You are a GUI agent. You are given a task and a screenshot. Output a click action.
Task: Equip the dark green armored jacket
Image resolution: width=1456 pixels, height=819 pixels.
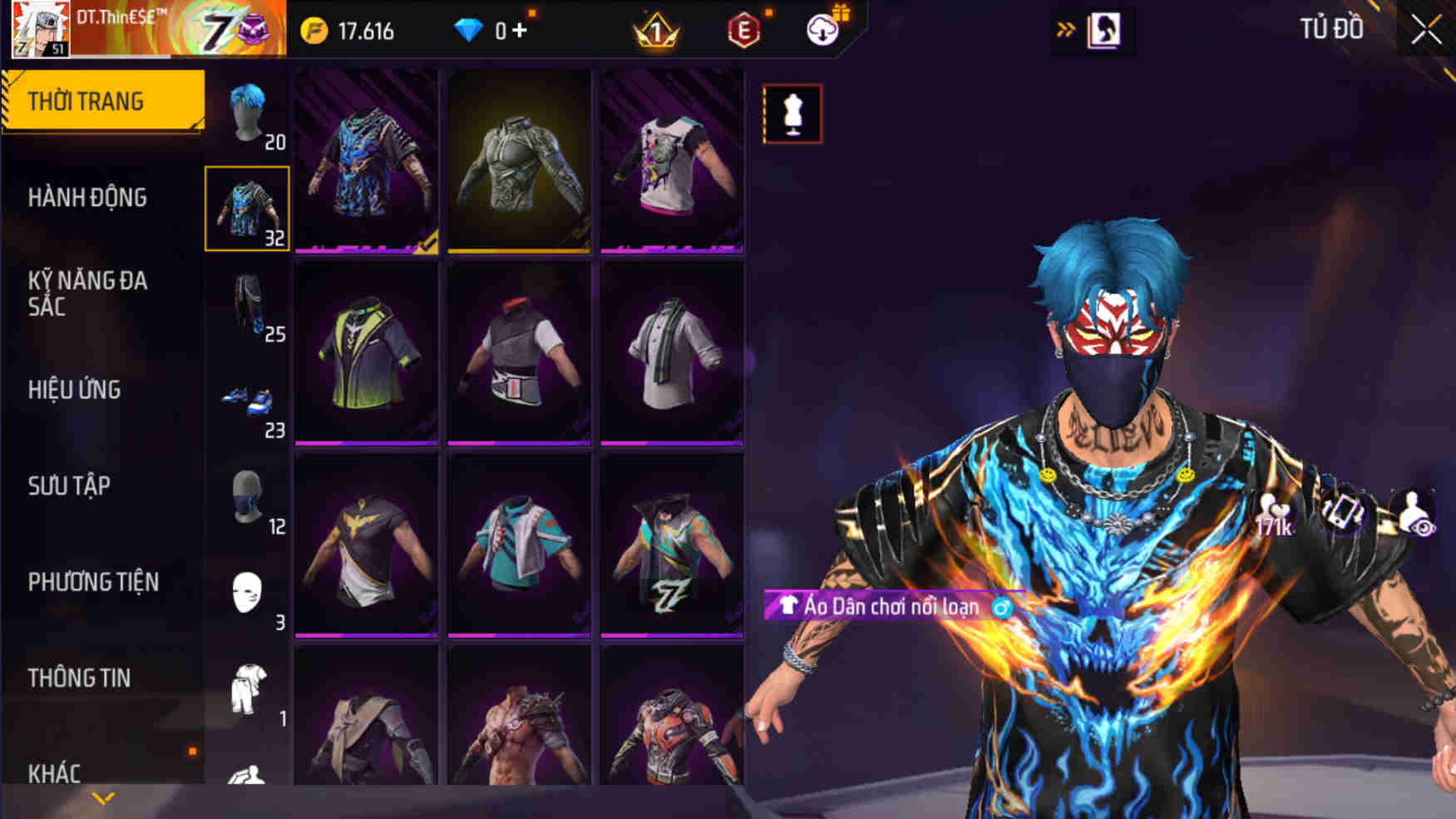pos(519,160)
